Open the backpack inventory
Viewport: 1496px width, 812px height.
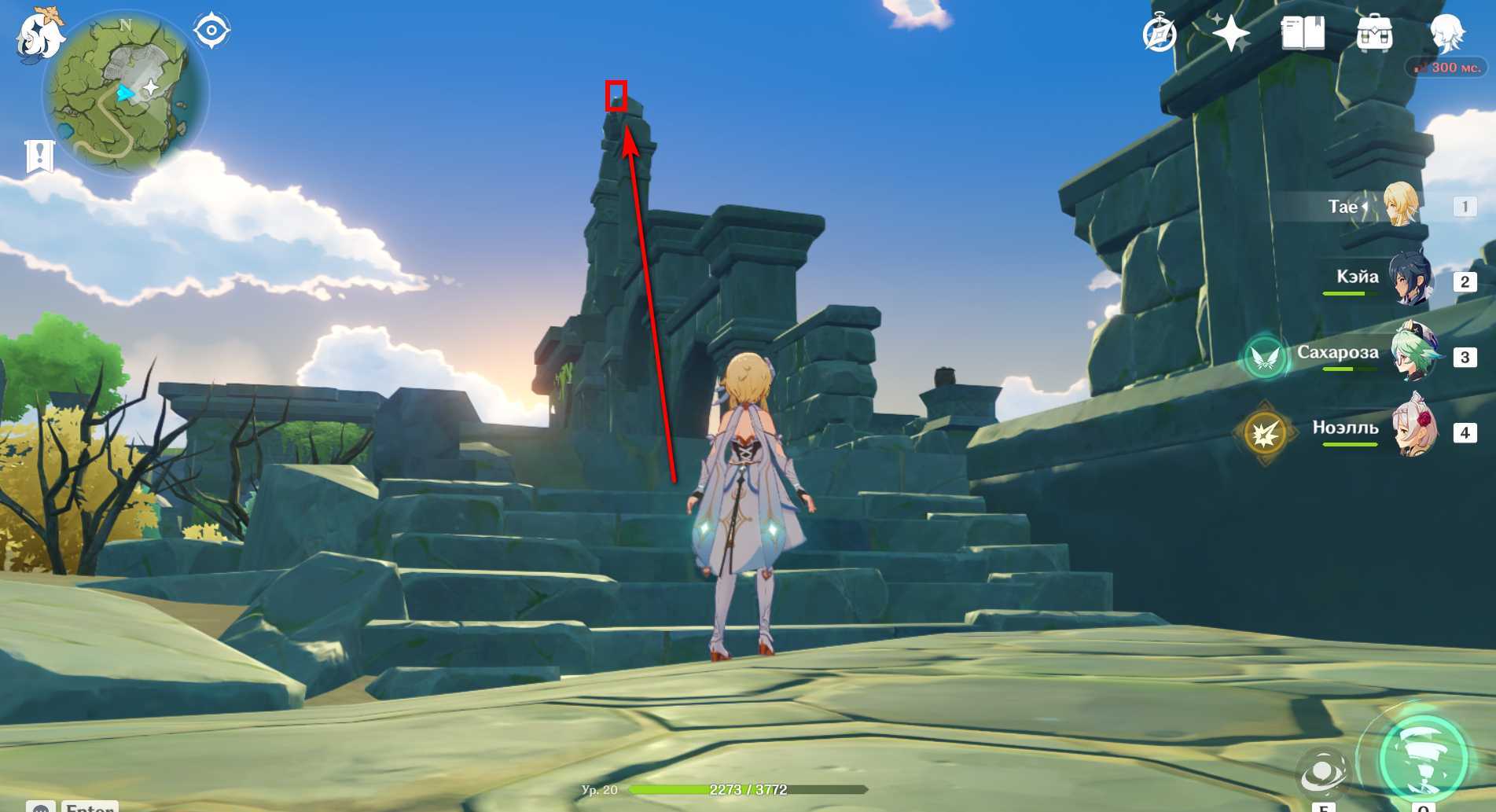pyautogui.click(x=1374, y=34)
